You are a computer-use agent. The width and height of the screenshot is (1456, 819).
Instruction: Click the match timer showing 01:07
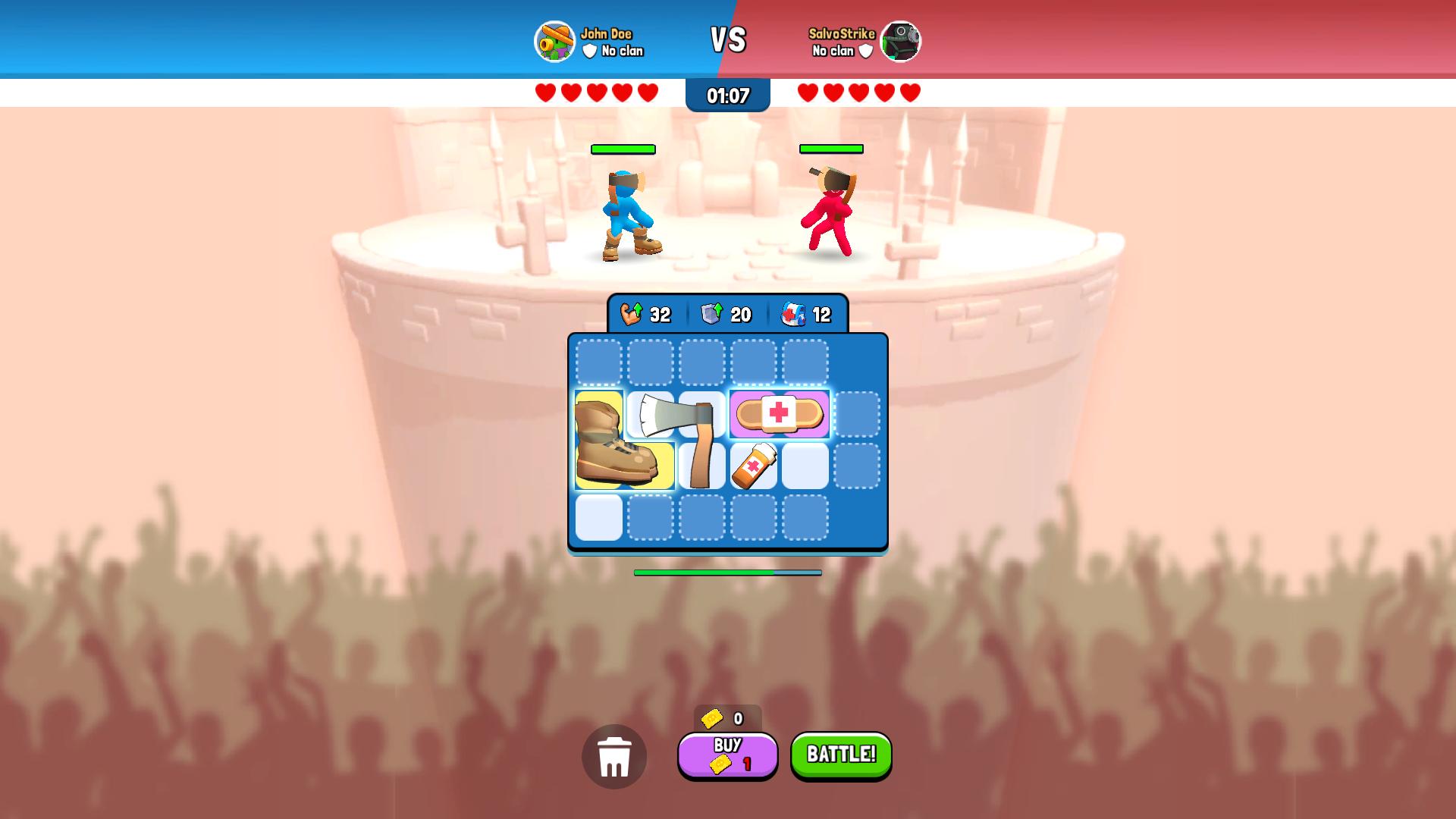coord(727,96)
